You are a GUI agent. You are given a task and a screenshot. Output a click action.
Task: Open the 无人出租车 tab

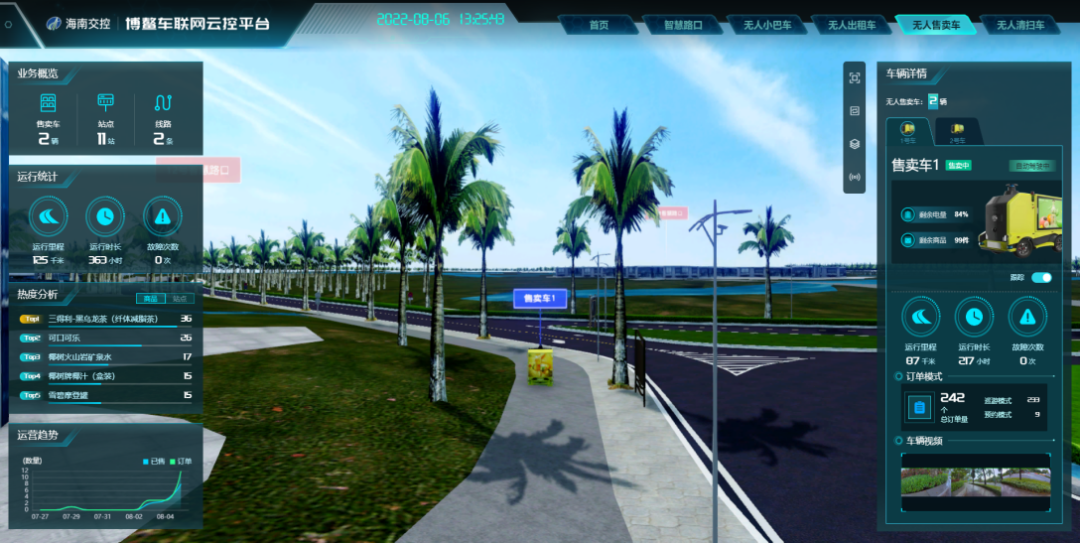tap(851, 25)
